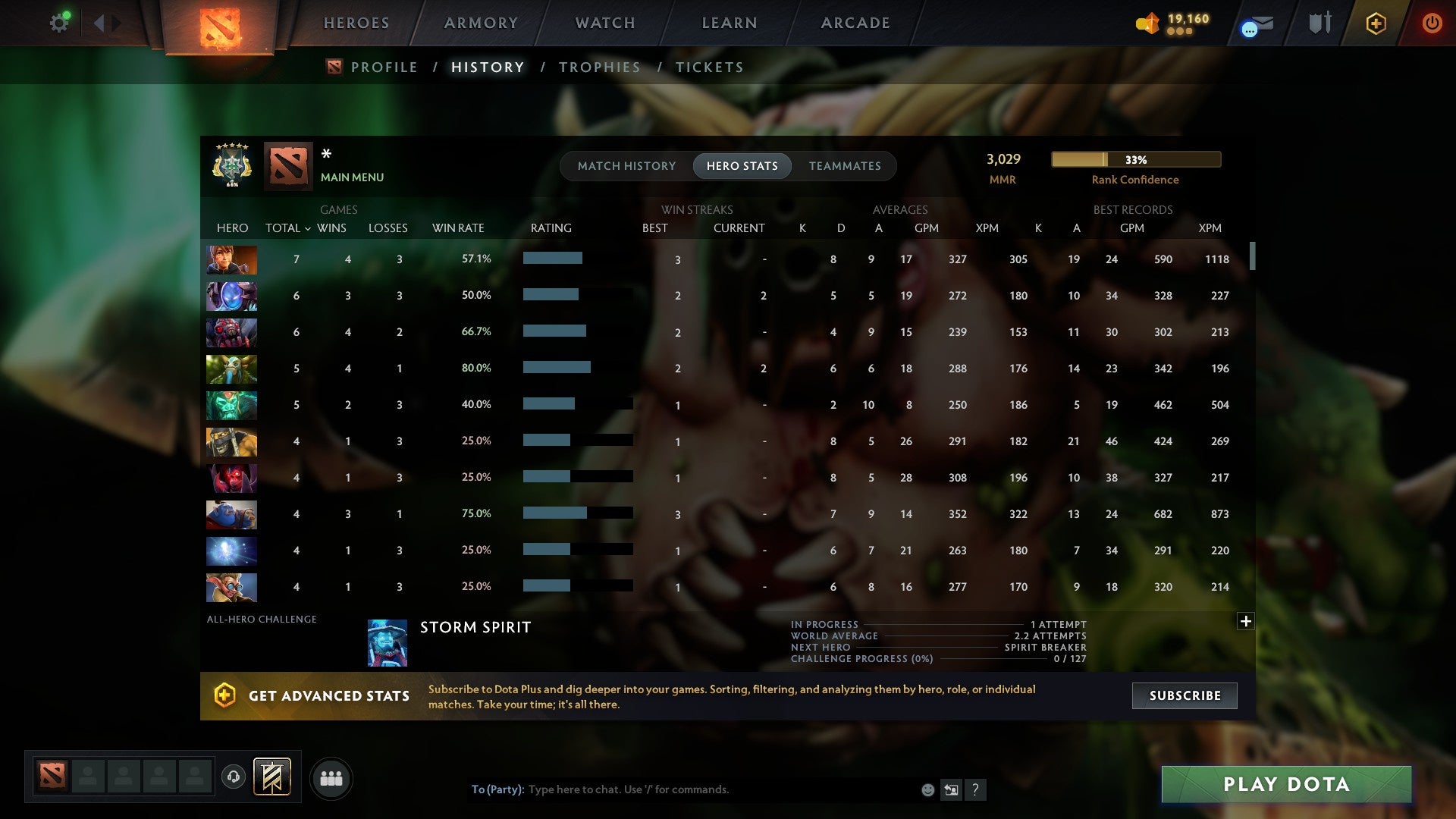Open the Dota Plus shield icon
This screenshot has height=819, width=1456.
1375,23
